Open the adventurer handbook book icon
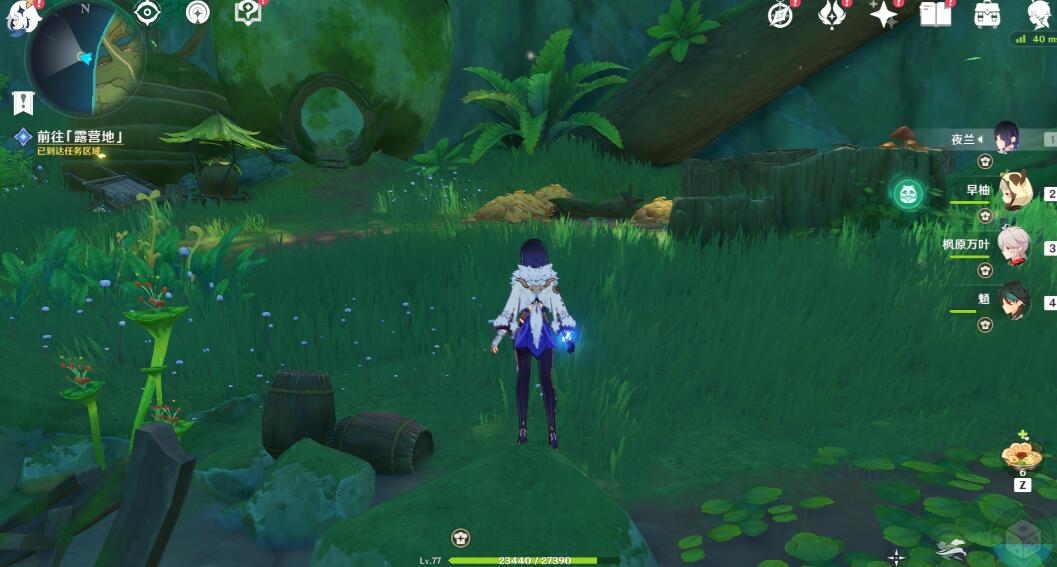Viewport: 1057px width, 567px height. 935,14
